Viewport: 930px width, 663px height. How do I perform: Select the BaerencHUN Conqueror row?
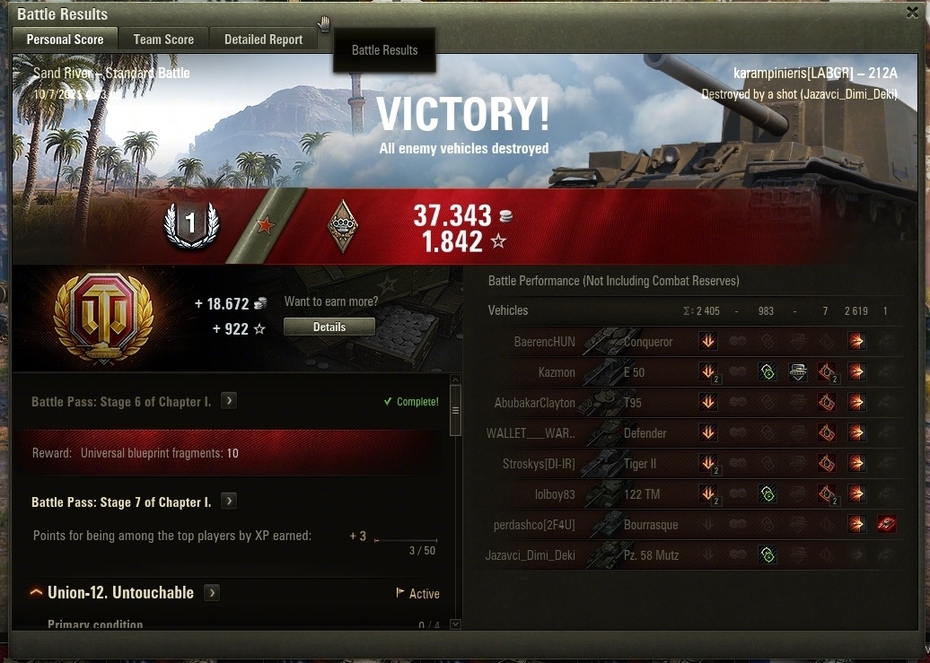690,342
